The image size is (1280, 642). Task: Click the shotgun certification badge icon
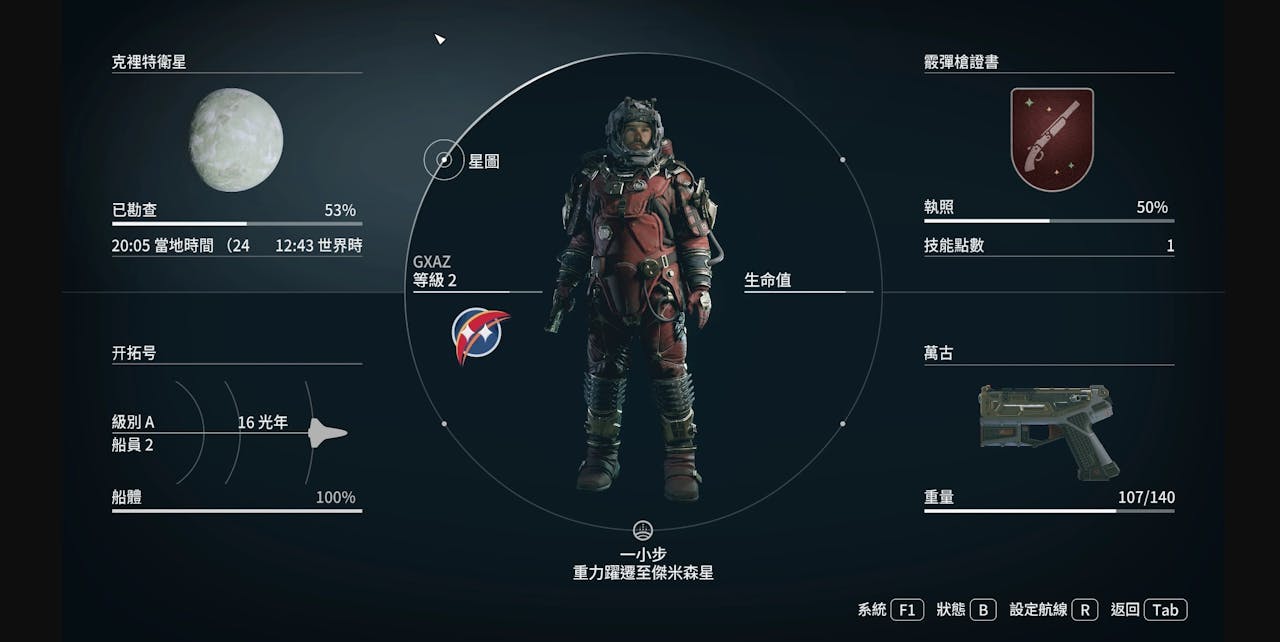pyautogui.click(x=1051, y=139)
